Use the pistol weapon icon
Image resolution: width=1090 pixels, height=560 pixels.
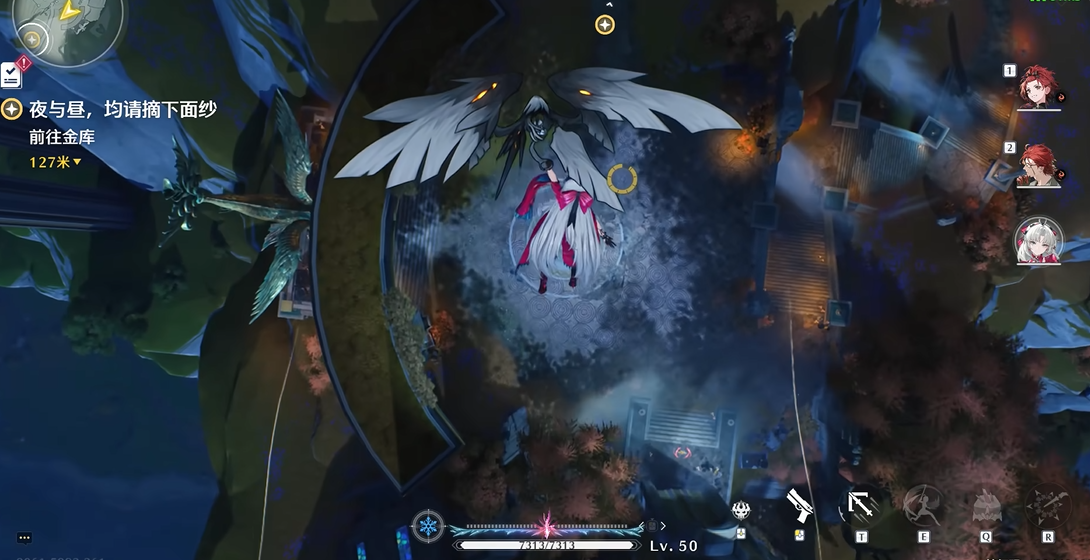[x=798, y=505]
